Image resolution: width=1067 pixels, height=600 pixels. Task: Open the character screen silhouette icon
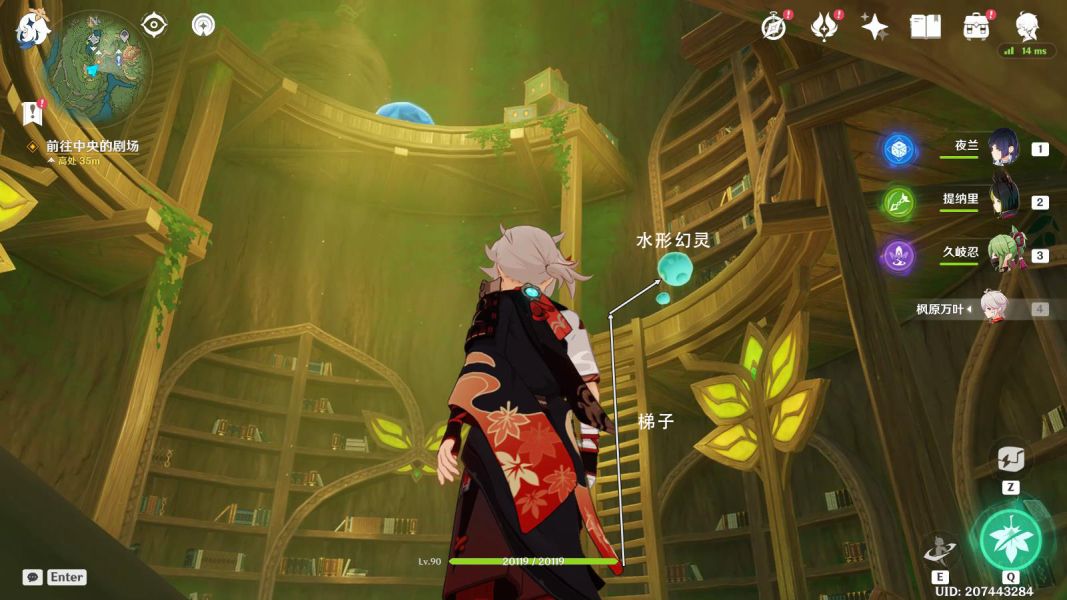1027,25
